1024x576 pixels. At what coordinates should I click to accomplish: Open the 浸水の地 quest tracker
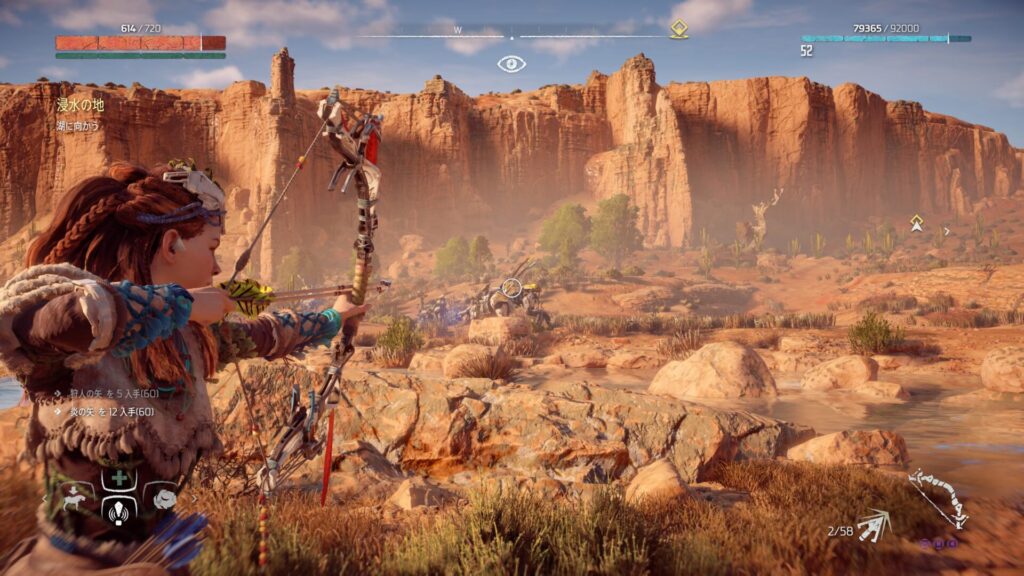coord(79,104)
